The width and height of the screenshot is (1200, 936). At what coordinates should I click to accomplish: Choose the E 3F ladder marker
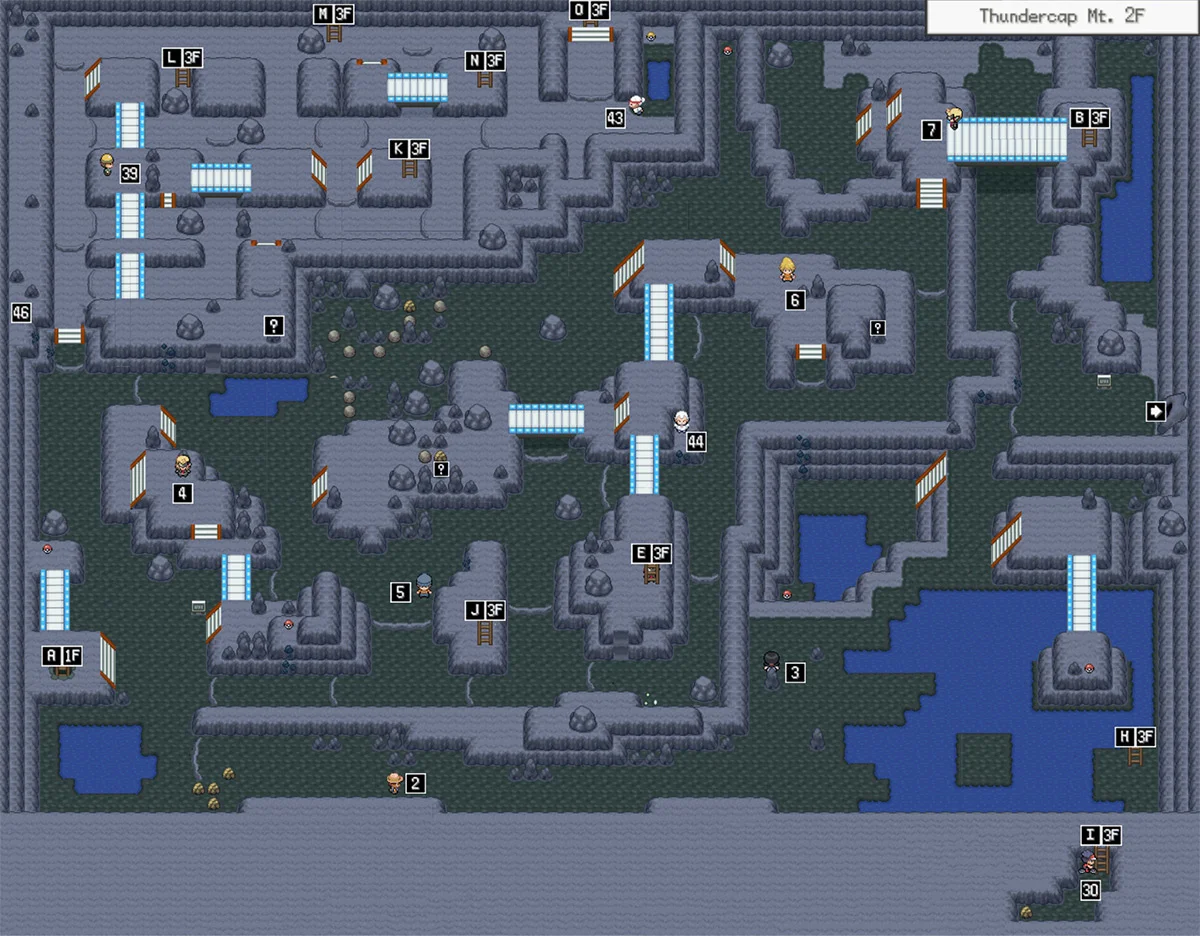651,553
